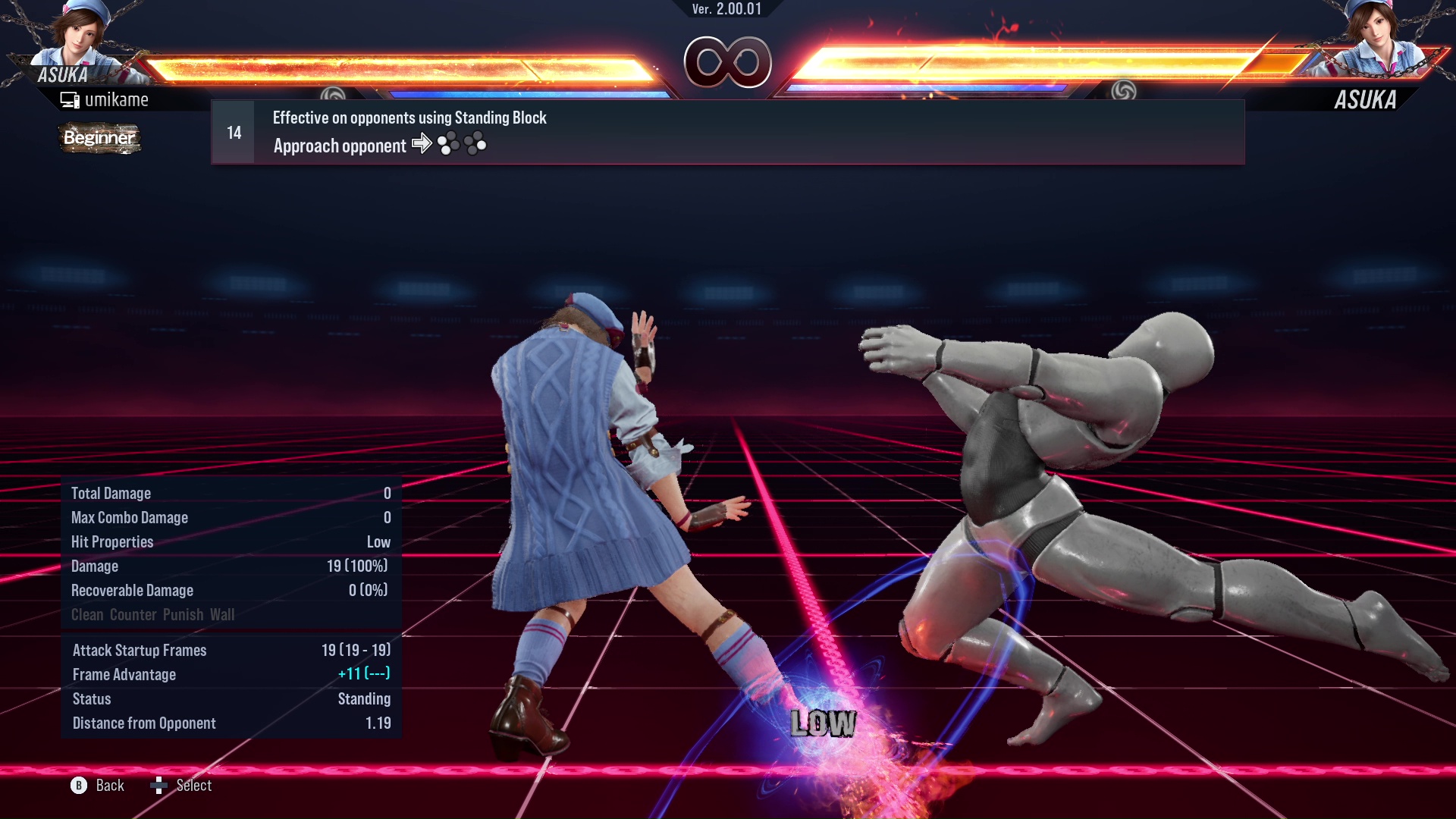Image resolution: width=1456 pixels, height=819 pixels.
Task: Expand the Attack Startup Frames entry
Action: coord(140,650)
